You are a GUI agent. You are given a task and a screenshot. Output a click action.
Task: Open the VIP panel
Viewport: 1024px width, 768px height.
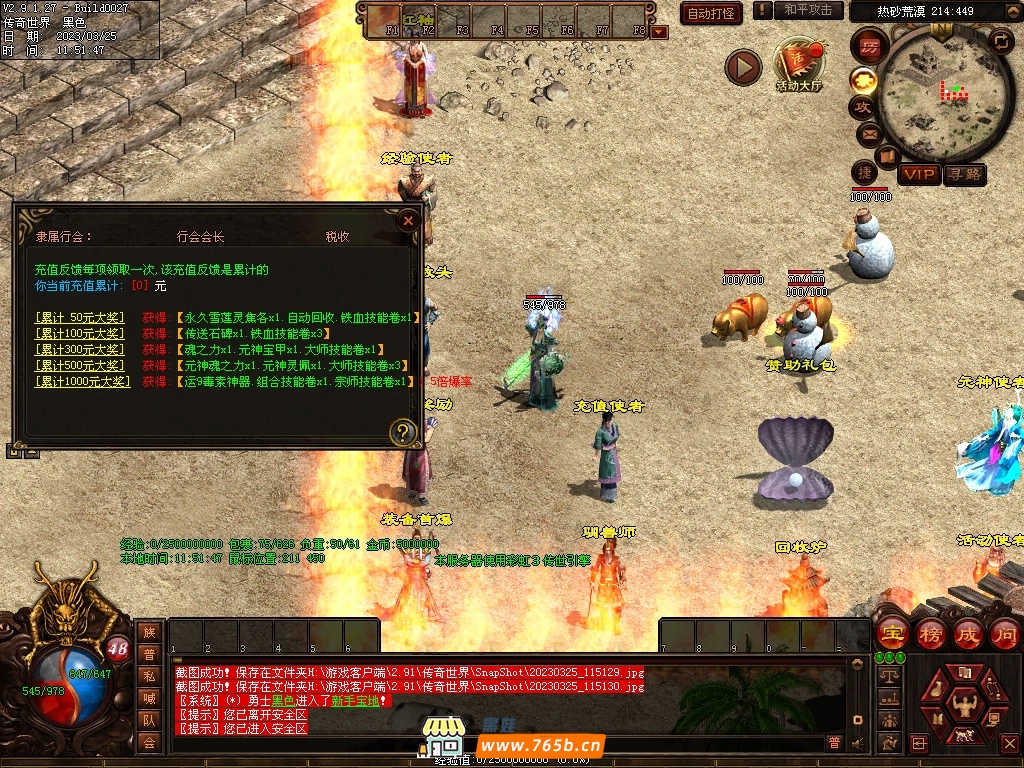click(918, 174)
